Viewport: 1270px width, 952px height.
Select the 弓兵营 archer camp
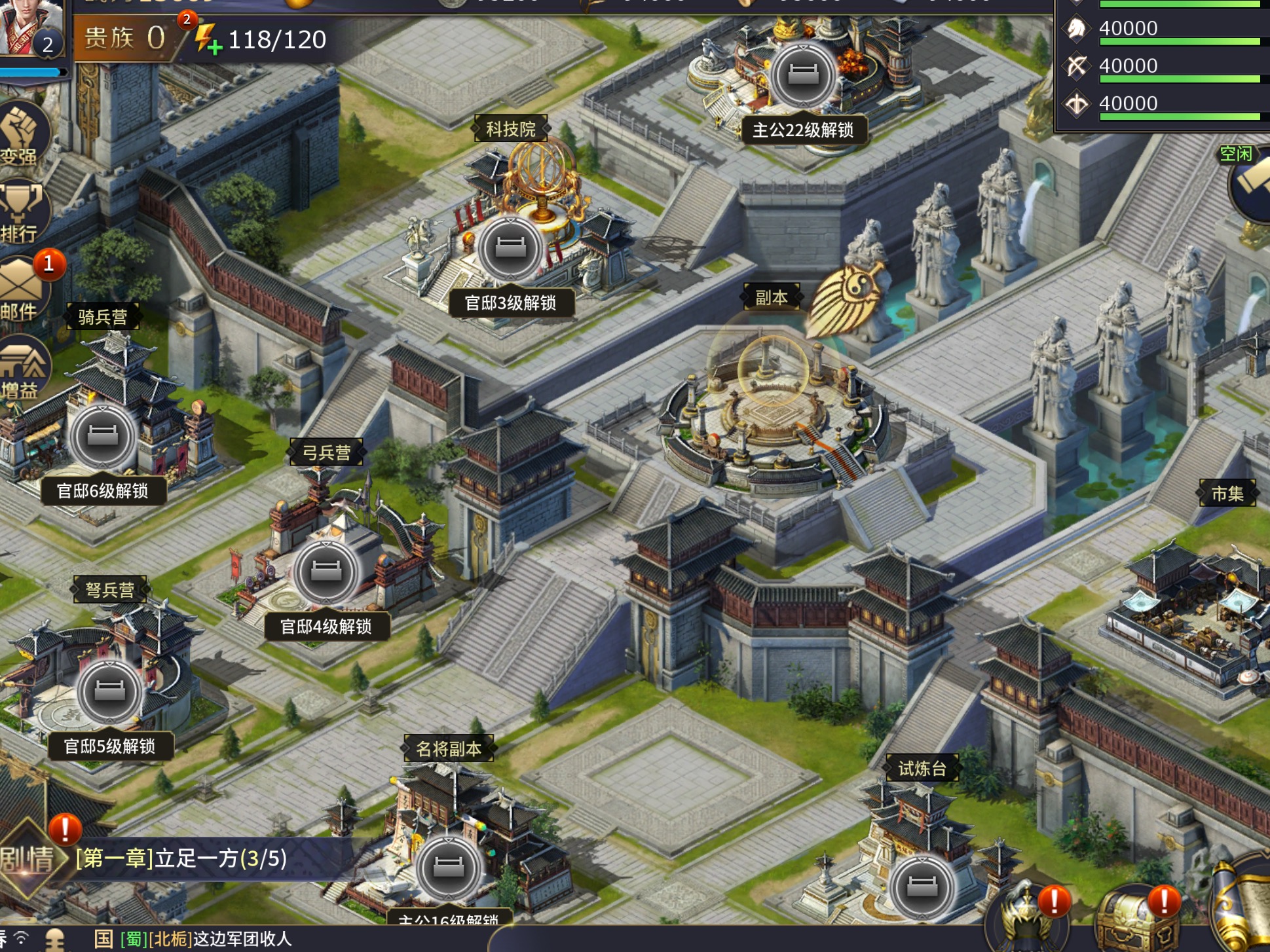(326, 452)
